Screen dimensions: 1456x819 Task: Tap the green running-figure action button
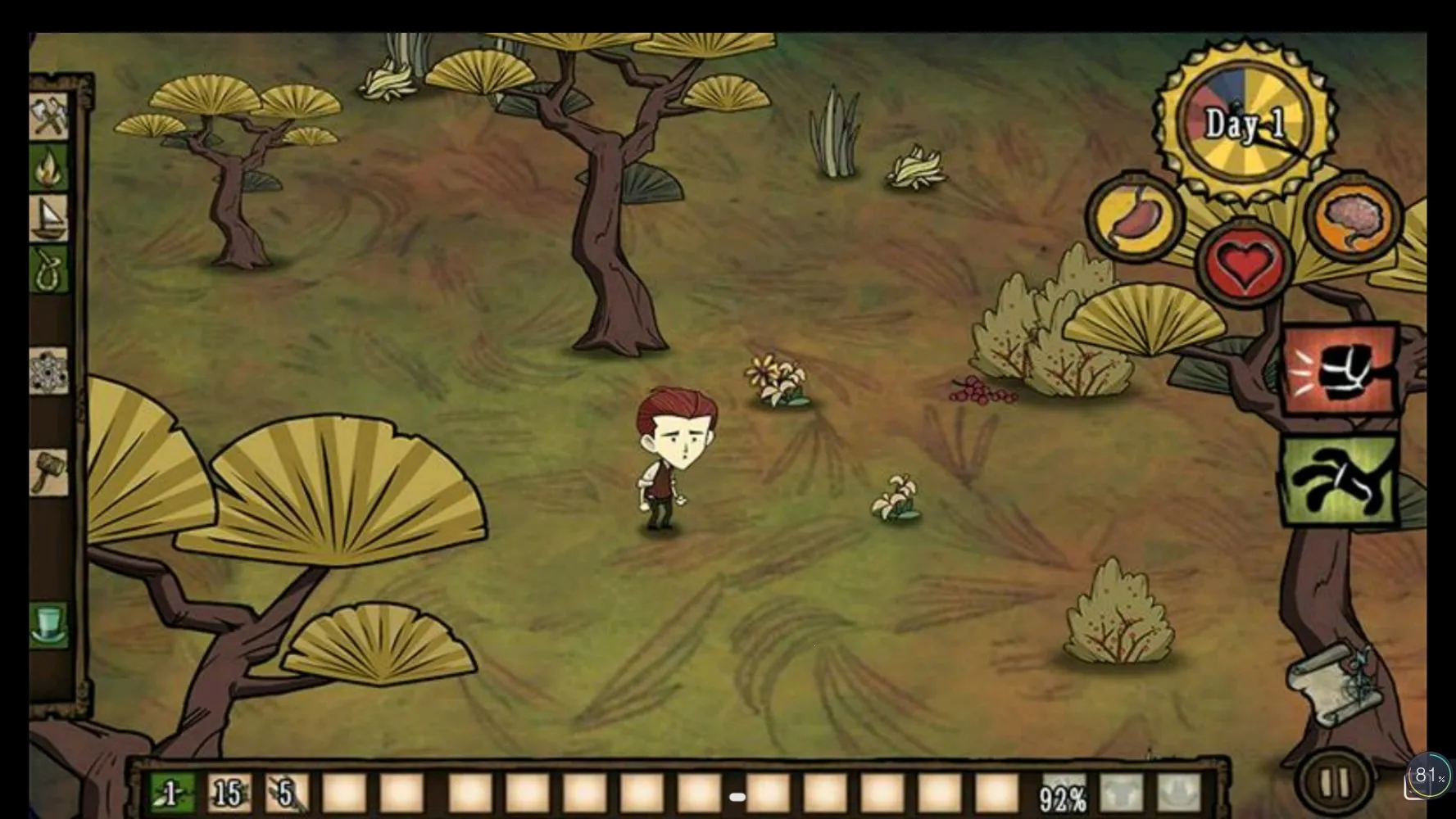(x=1340, y=481)
